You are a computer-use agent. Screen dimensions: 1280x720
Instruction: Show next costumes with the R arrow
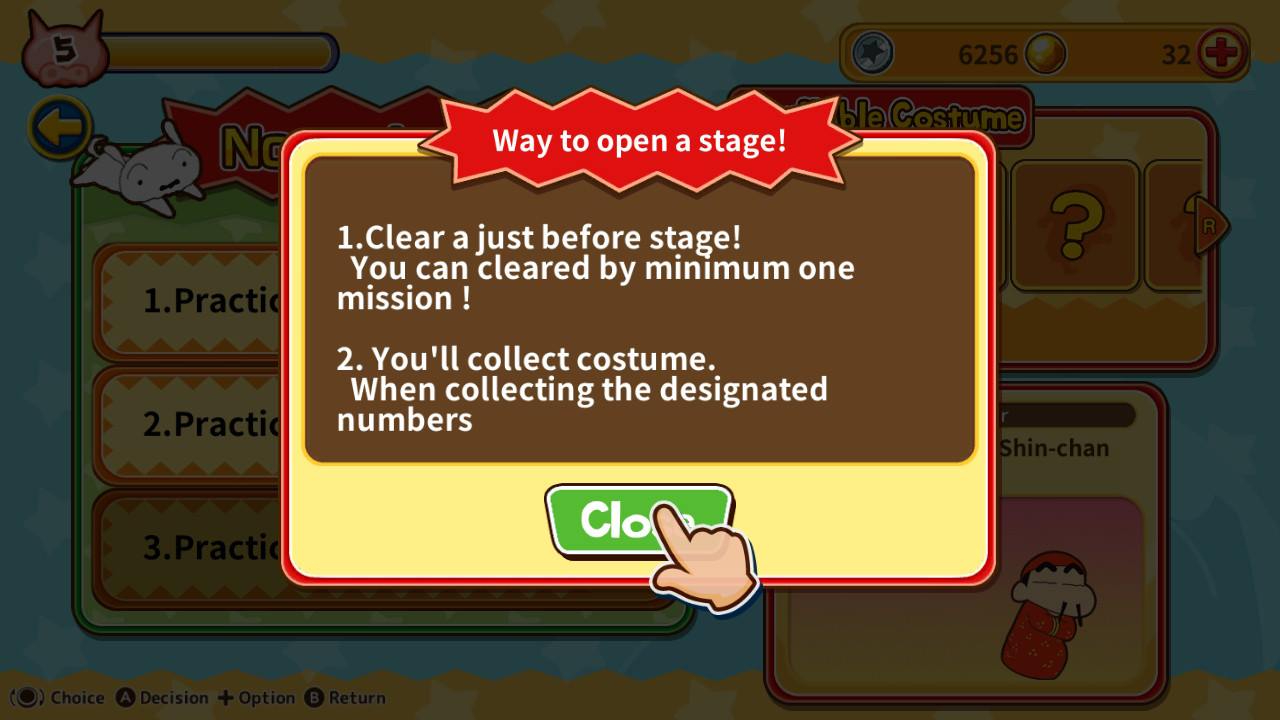click(1210, 226)
